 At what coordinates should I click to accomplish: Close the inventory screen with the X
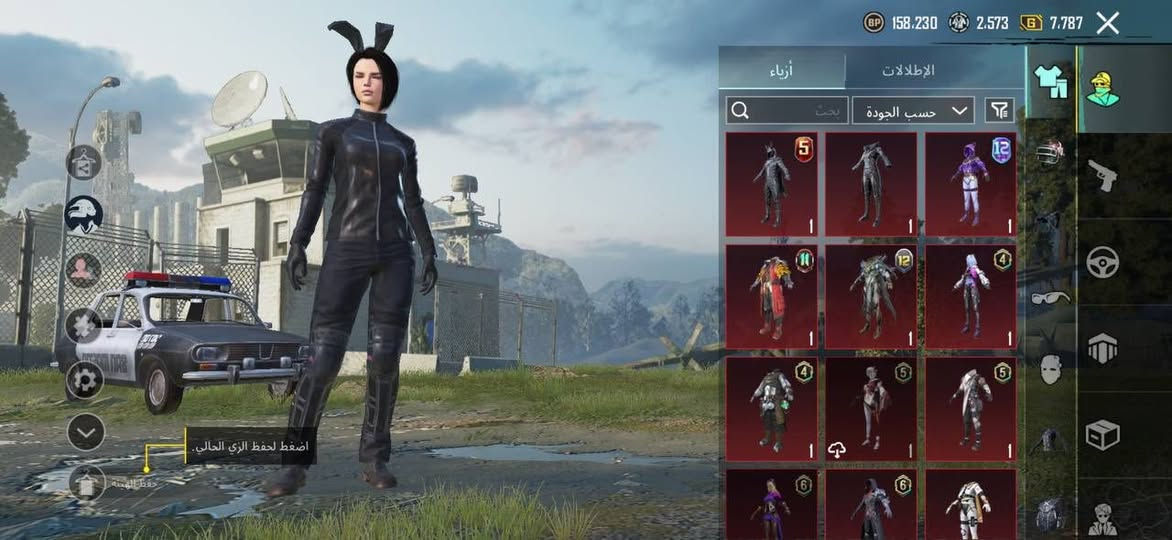[x=1107, y=23]
